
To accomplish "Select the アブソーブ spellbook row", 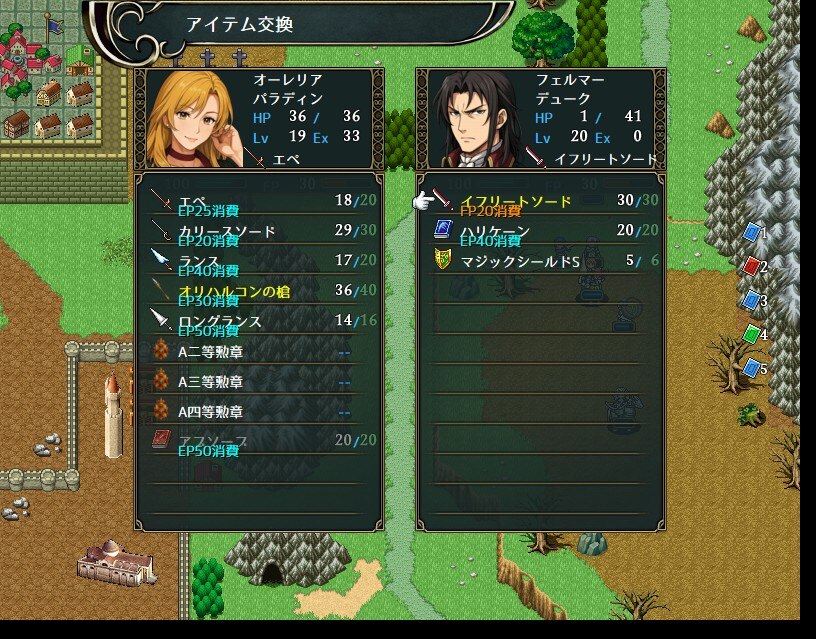I will [258, 441].
